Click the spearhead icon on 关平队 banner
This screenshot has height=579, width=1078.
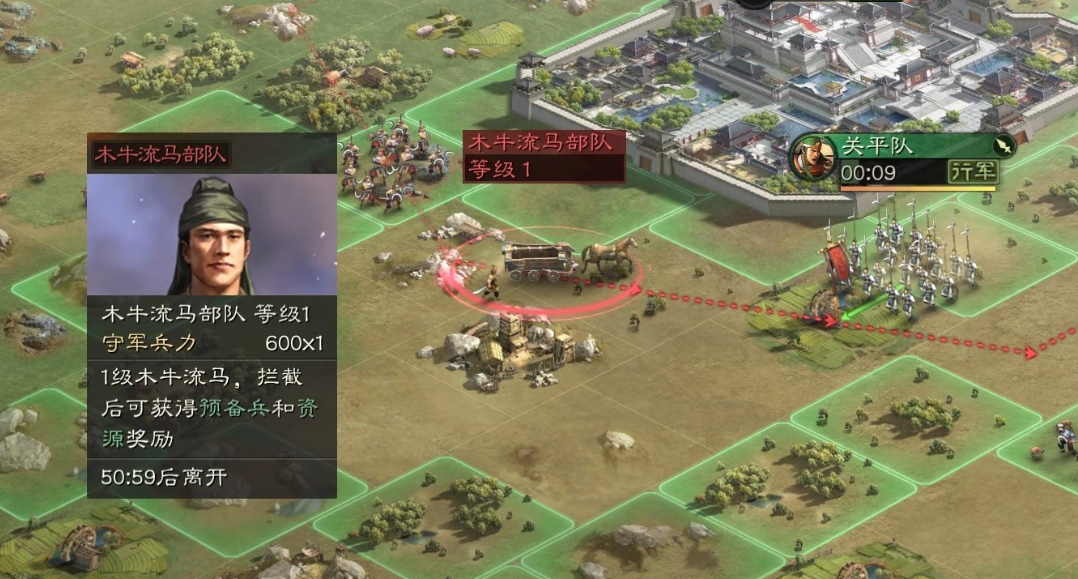[x=1003, y=146]
